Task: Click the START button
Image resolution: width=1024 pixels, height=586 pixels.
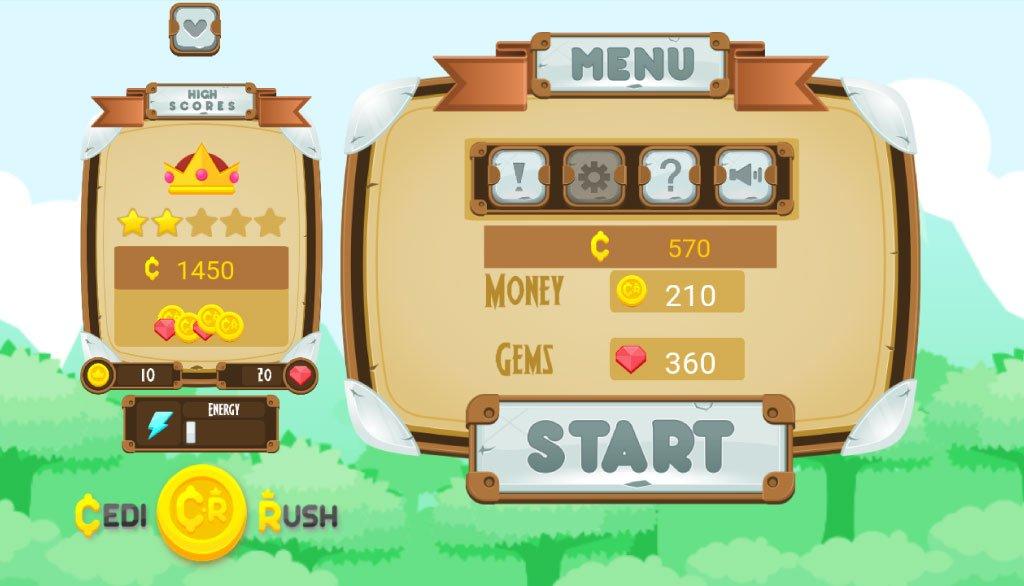Action: click(630, 447)
